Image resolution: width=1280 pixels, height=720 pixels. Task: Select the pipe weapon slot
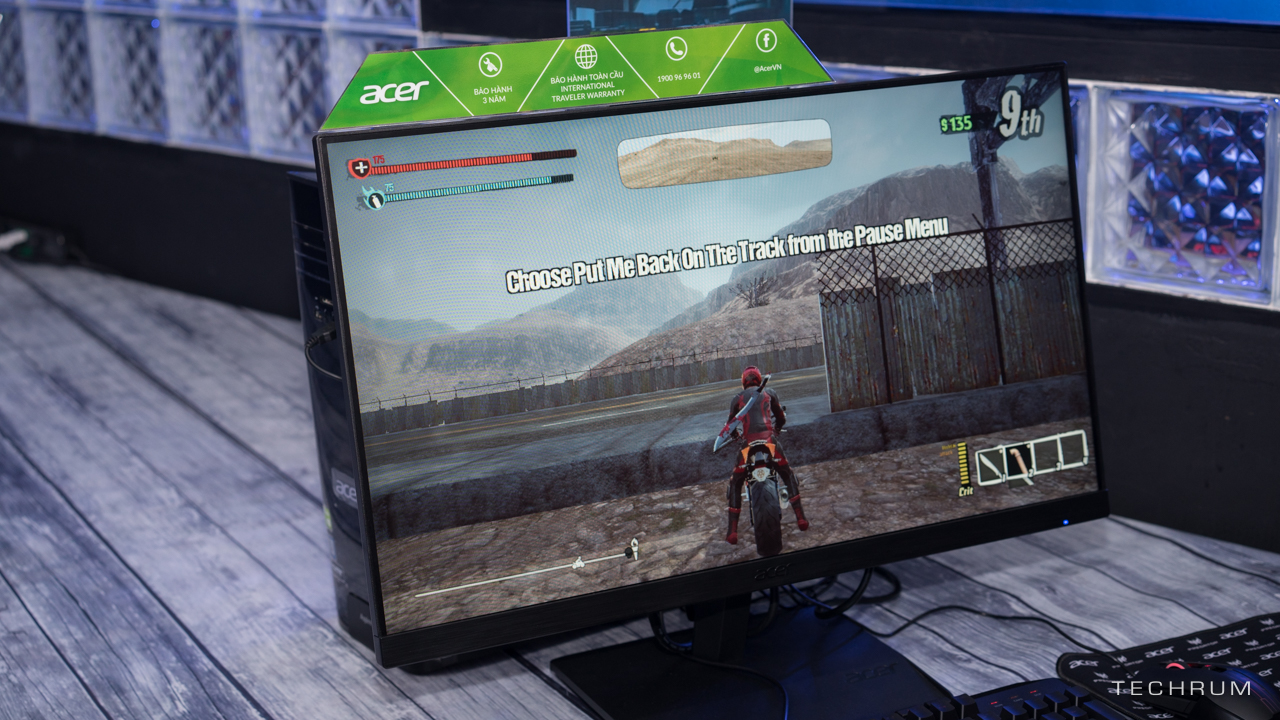1019,461
